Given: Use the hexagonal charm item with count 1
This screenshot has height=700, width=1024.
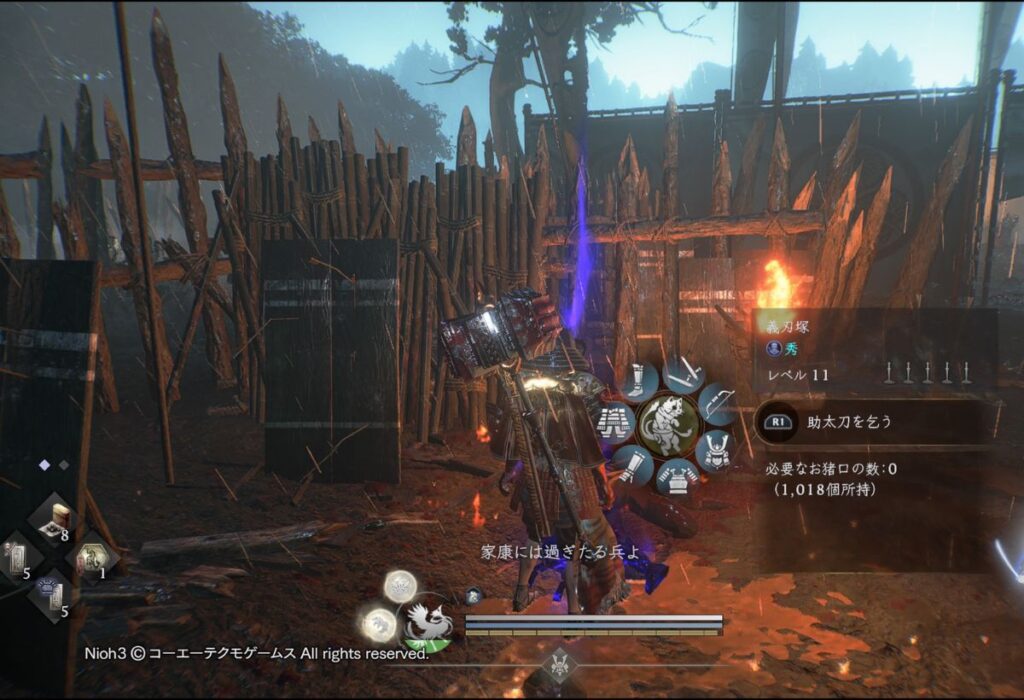Looking at the screenshot, I should 93,558.
